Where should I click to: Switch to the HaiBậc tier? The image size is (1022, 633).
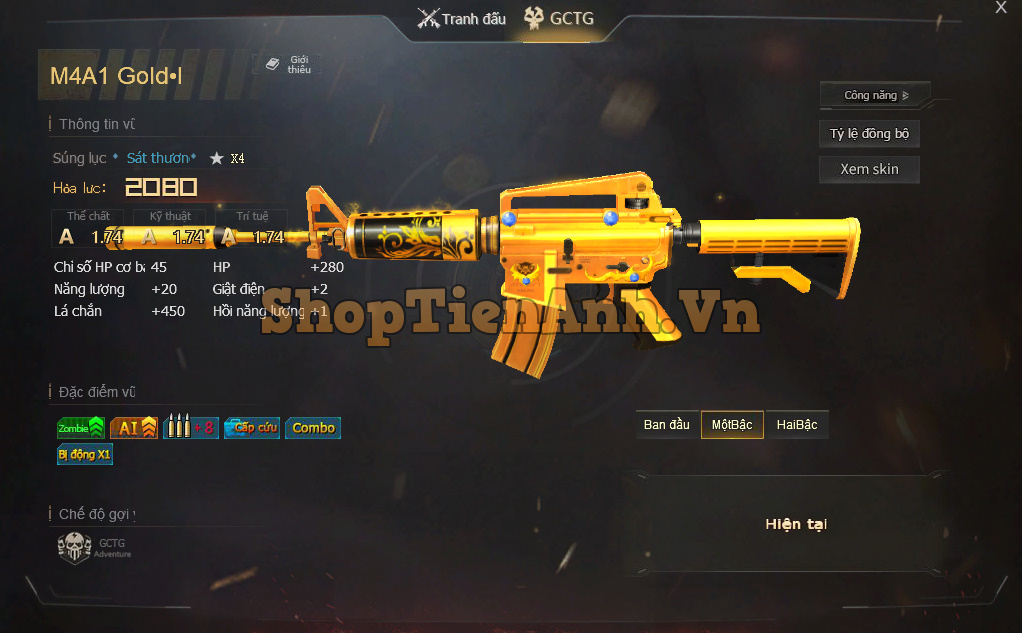point(797,425)
